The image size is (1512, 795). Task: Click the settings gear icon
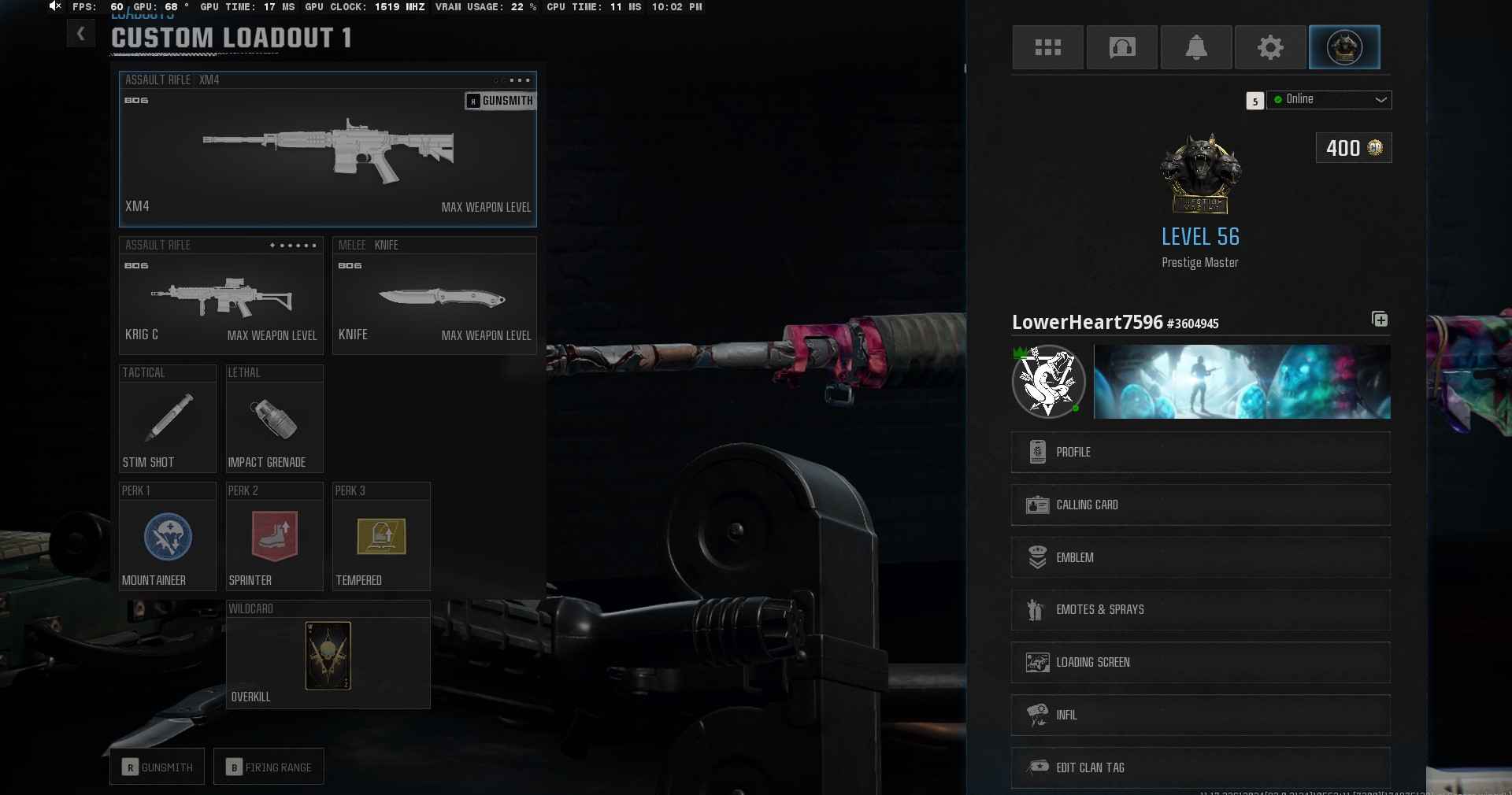(x=1269, y=47)
